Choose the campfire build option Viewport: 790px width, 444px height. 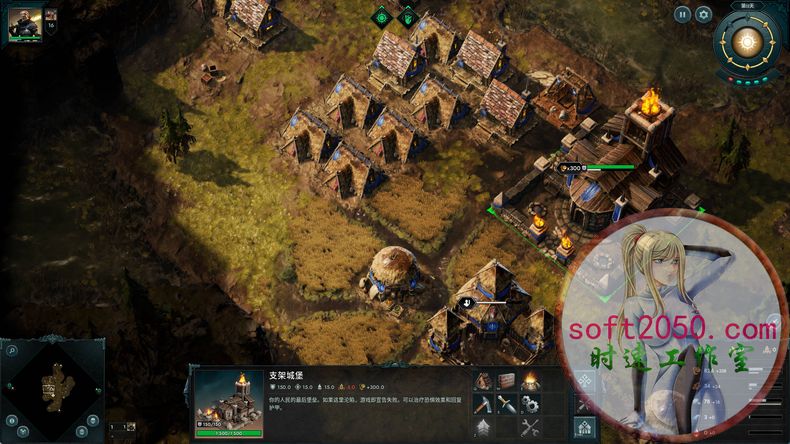(x=529, y=380)
